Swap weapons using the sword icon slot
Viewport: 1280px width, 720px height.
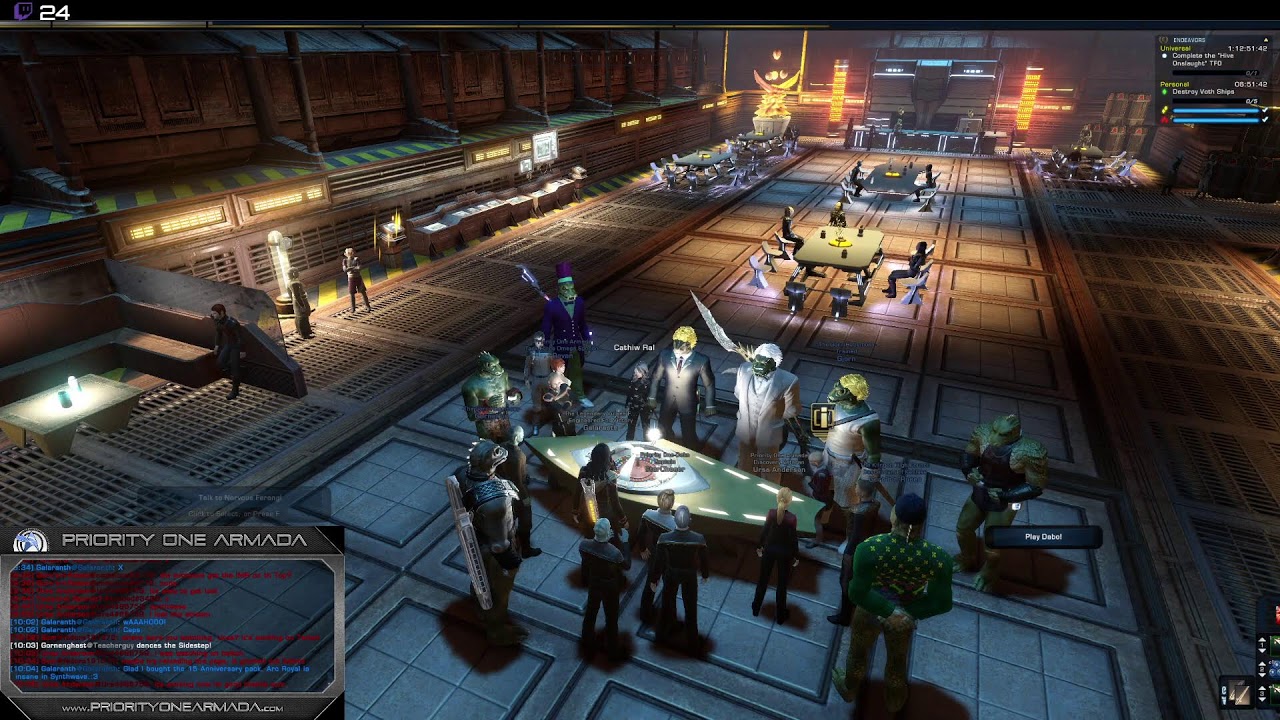pos(1238,693)
